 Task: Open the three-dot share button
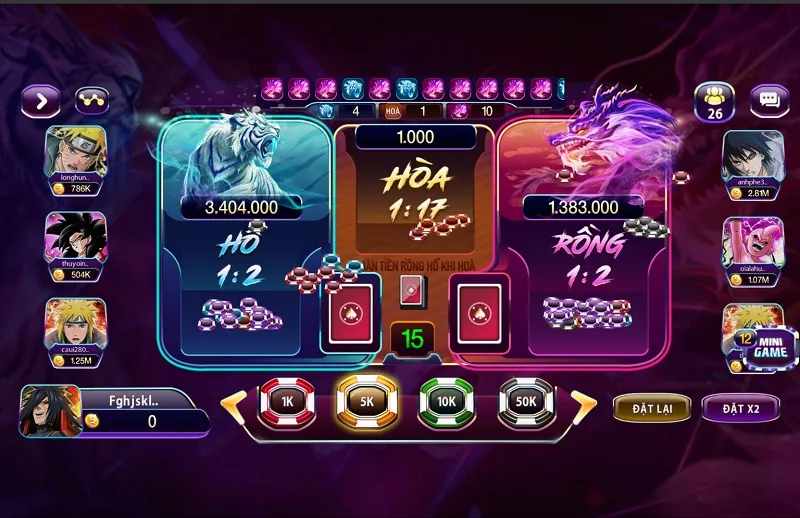(x=93, y=100)
